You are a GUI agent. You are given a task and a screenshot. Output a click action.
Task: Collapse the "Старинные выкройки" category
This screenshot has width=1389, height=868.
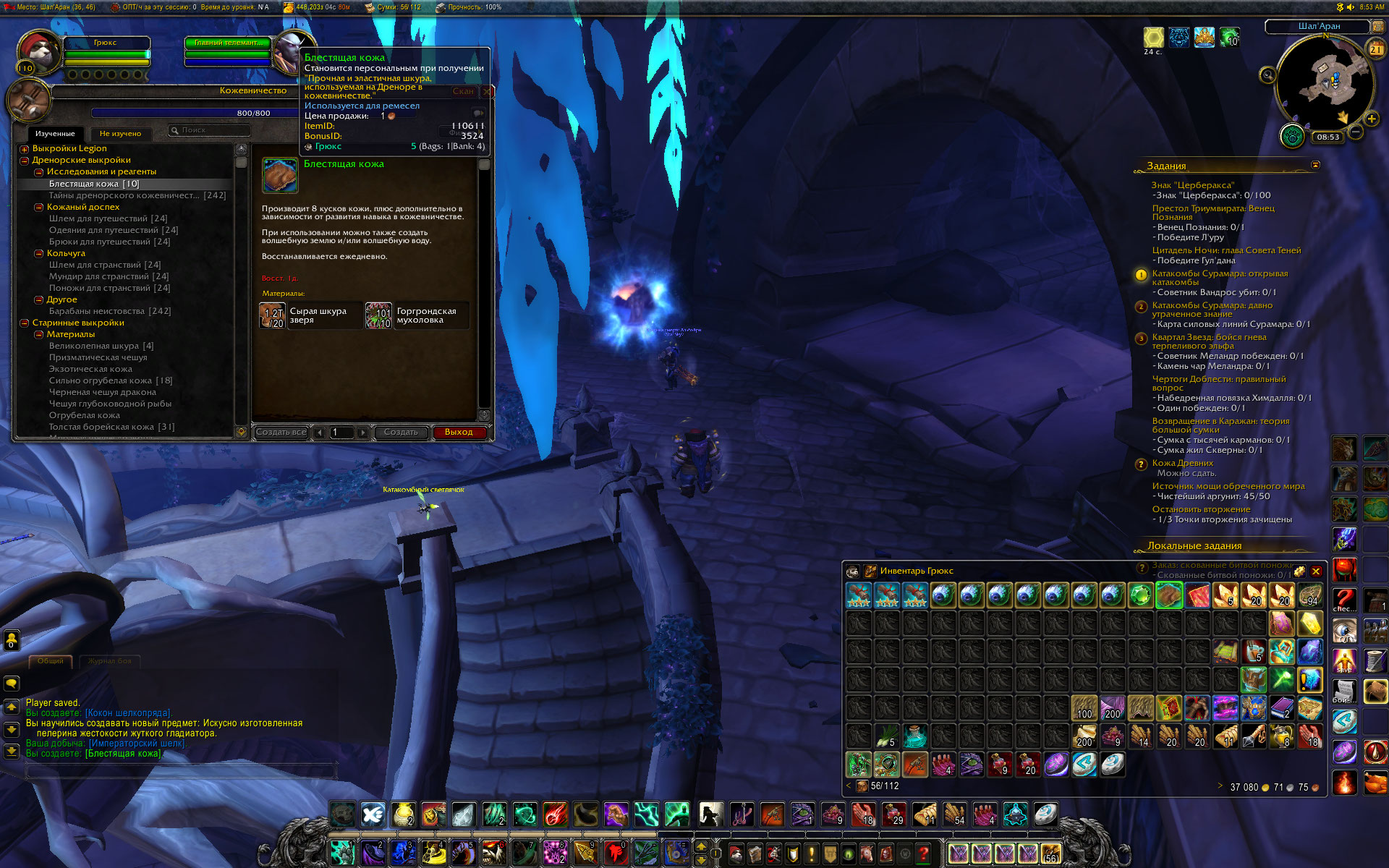pyautogui.click(x=25, y=323)
